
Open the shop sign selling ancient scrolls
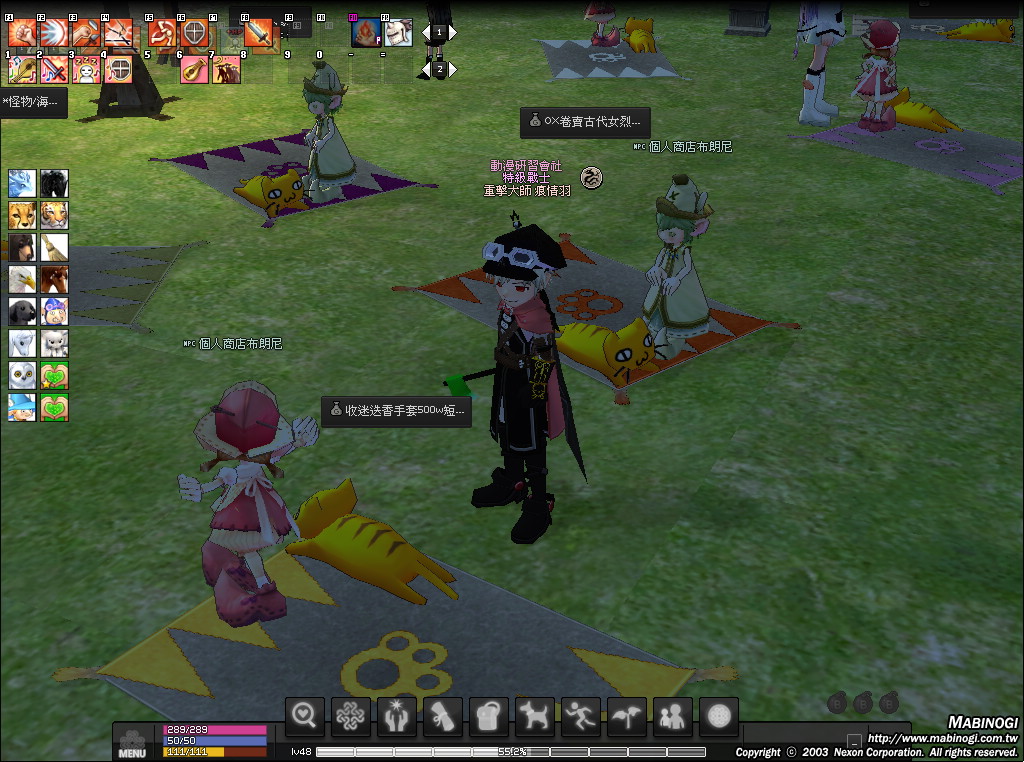click(x=585, y=122)
